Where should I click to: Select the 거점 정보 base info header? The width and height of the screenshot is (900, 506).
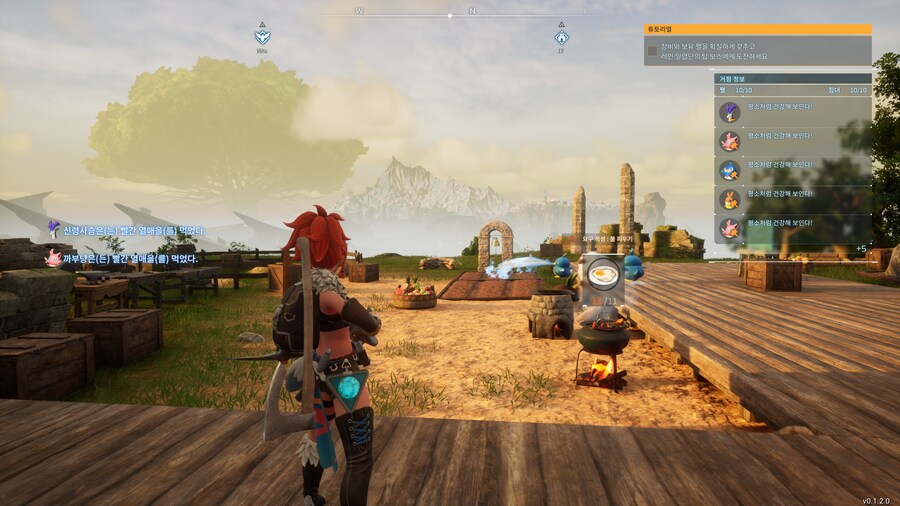point(792,78)
